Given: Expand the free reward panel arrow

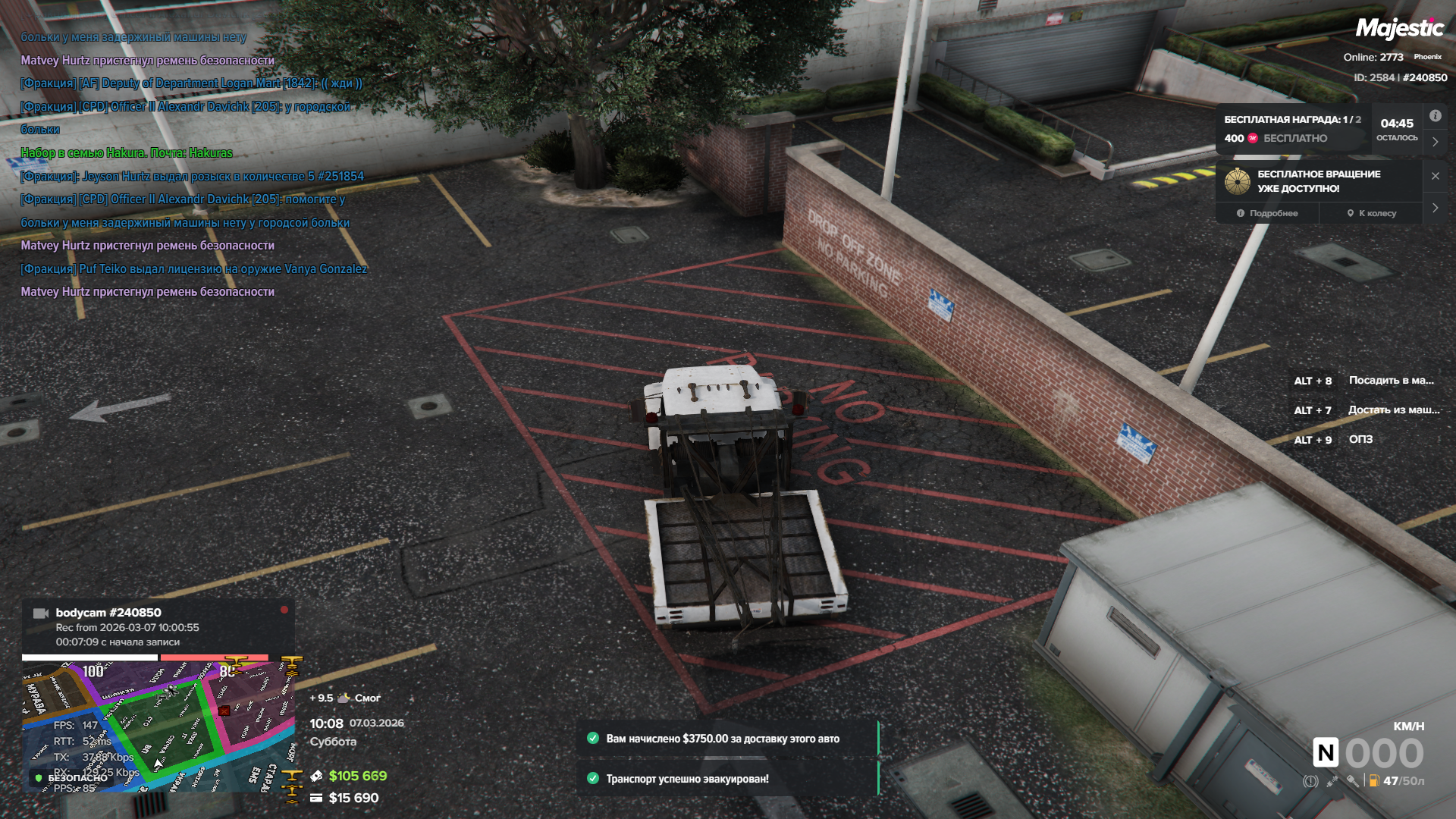Looking at the screenshot, I should 1435,142.
